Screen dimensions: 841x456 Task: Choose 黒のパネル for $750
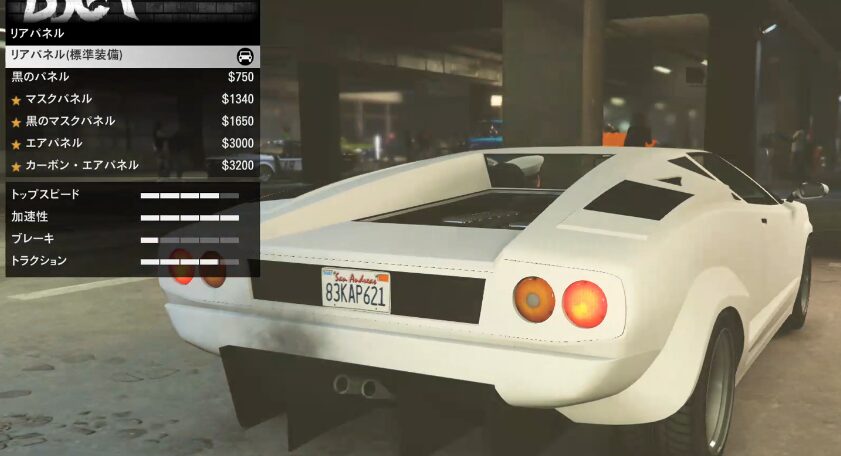click(x=130, y=77)
